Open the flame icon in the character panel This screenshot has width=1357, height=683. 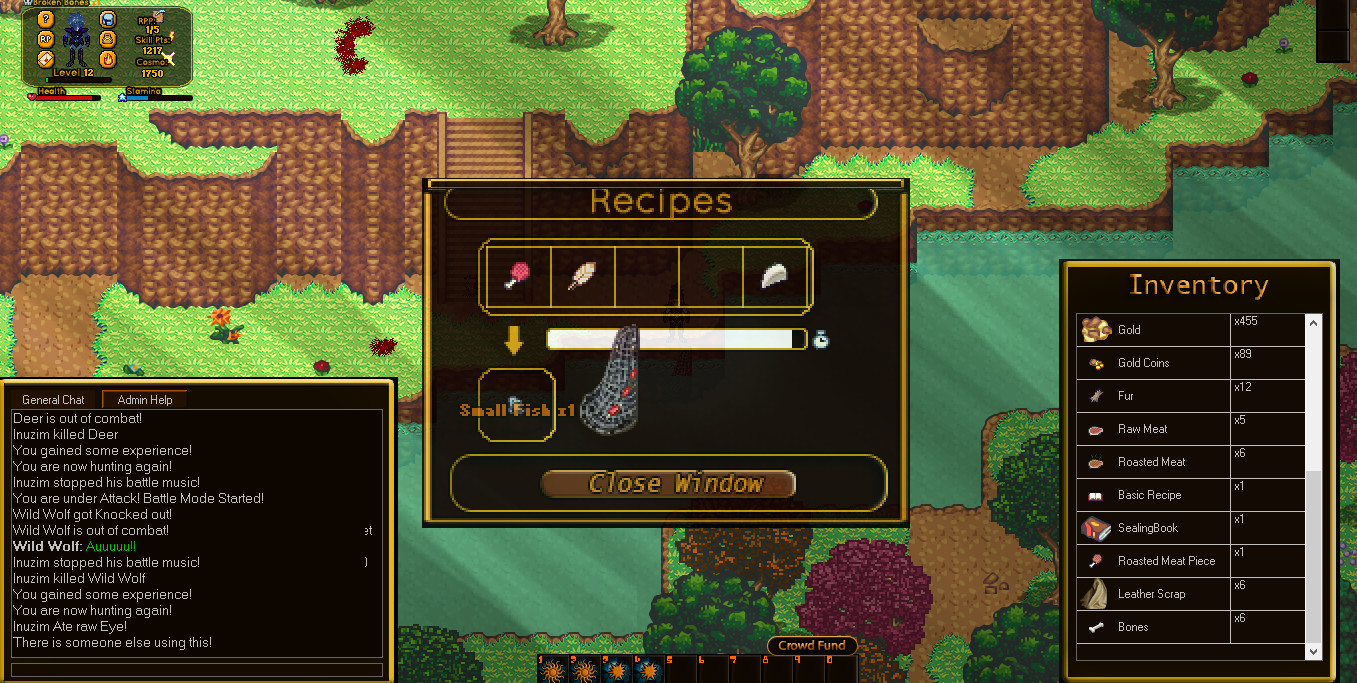[x=108, y=59]
